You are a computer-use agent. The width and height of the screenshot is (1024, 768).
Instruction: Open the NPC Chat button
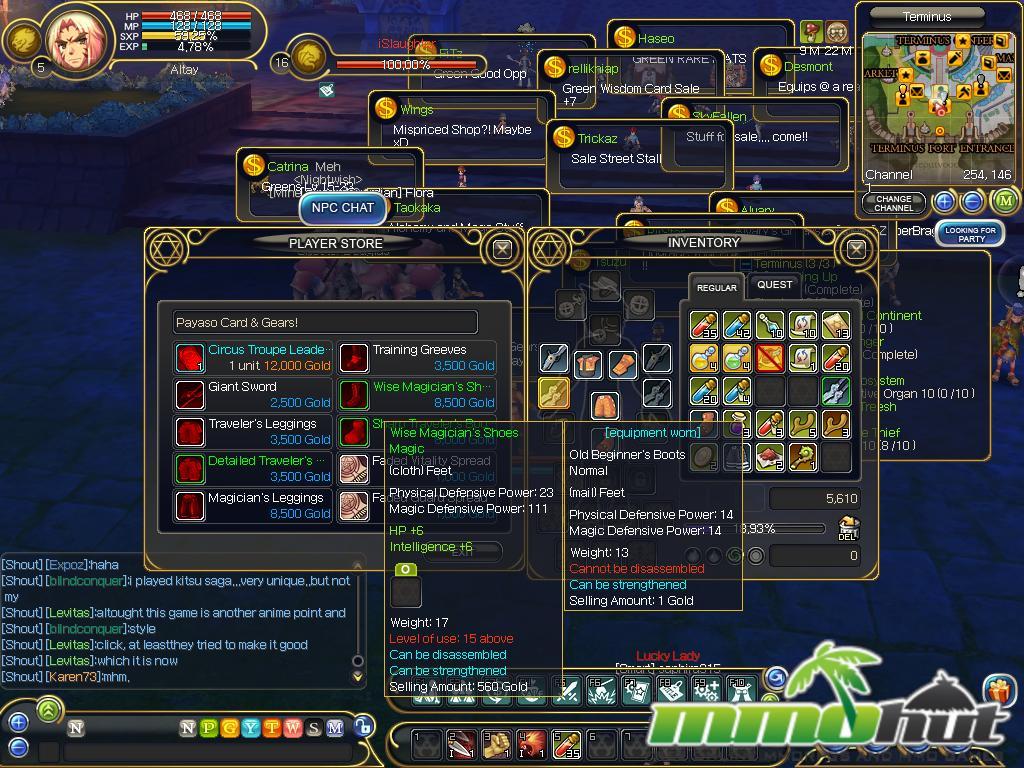(343, 208)
